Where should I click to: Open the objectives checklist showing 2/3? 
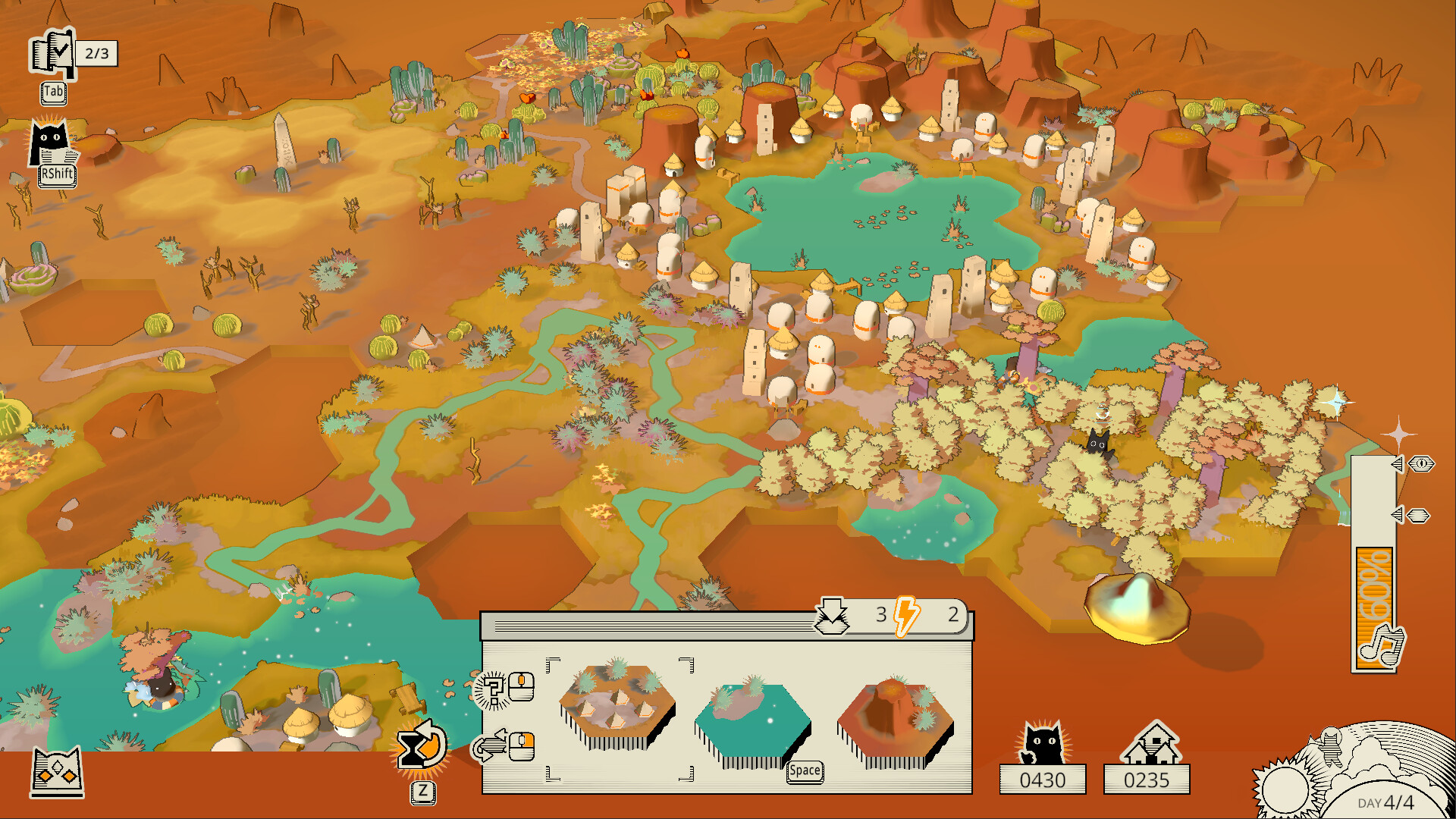[53, 53]
